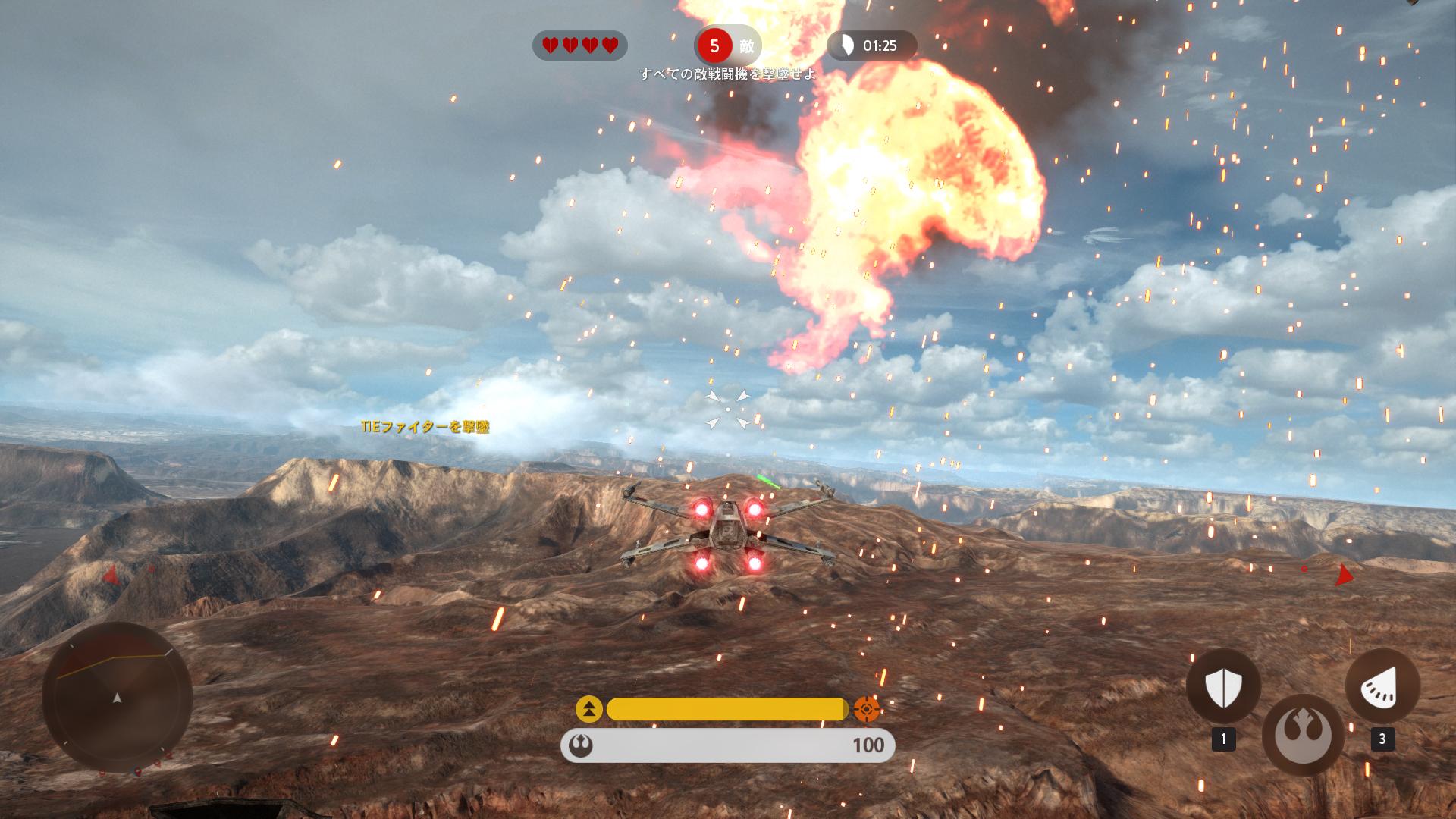Activate the shield ability icon

(x=1222, y=687)
